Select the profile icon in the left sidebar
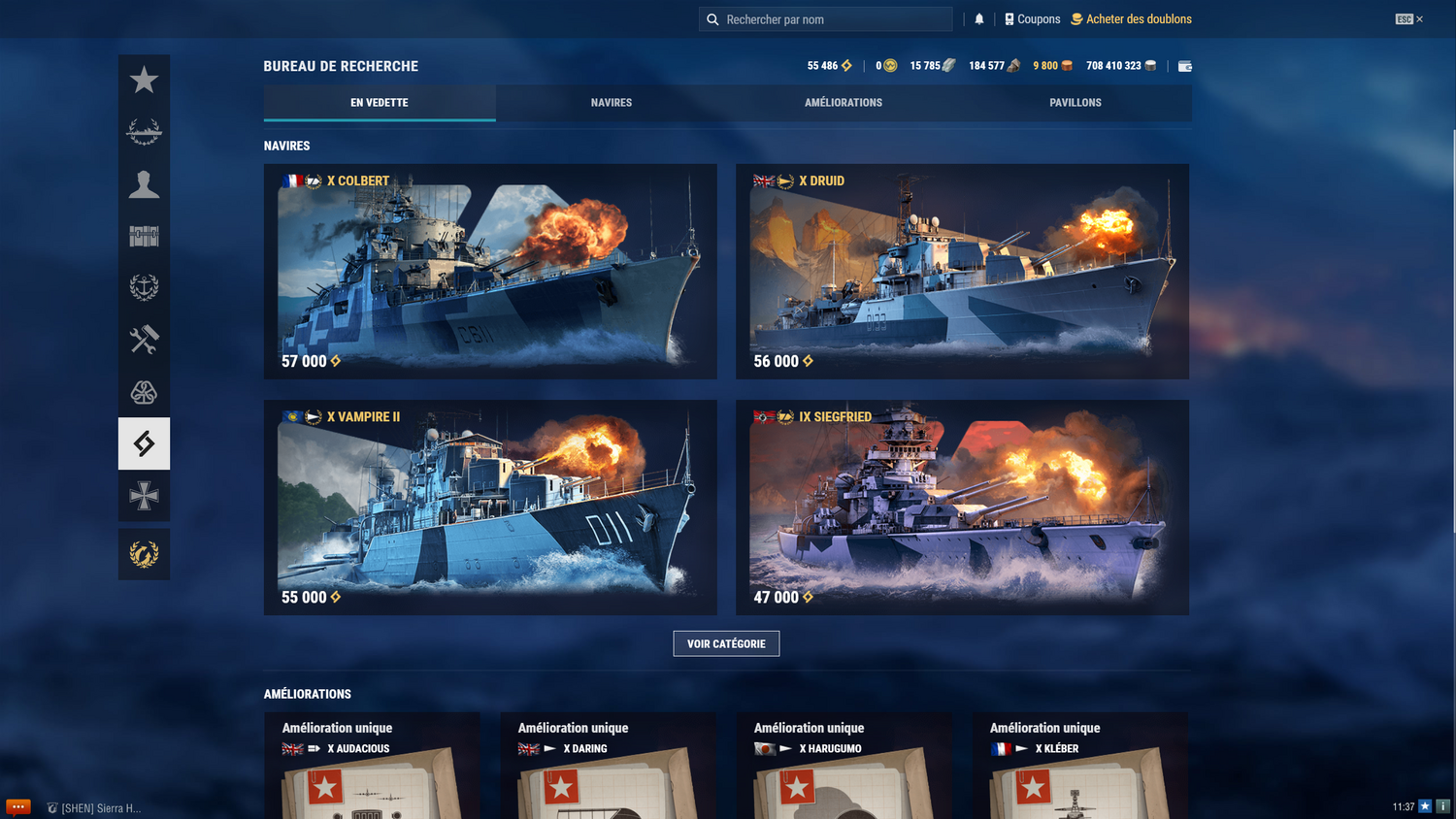 tap(144, 183)
